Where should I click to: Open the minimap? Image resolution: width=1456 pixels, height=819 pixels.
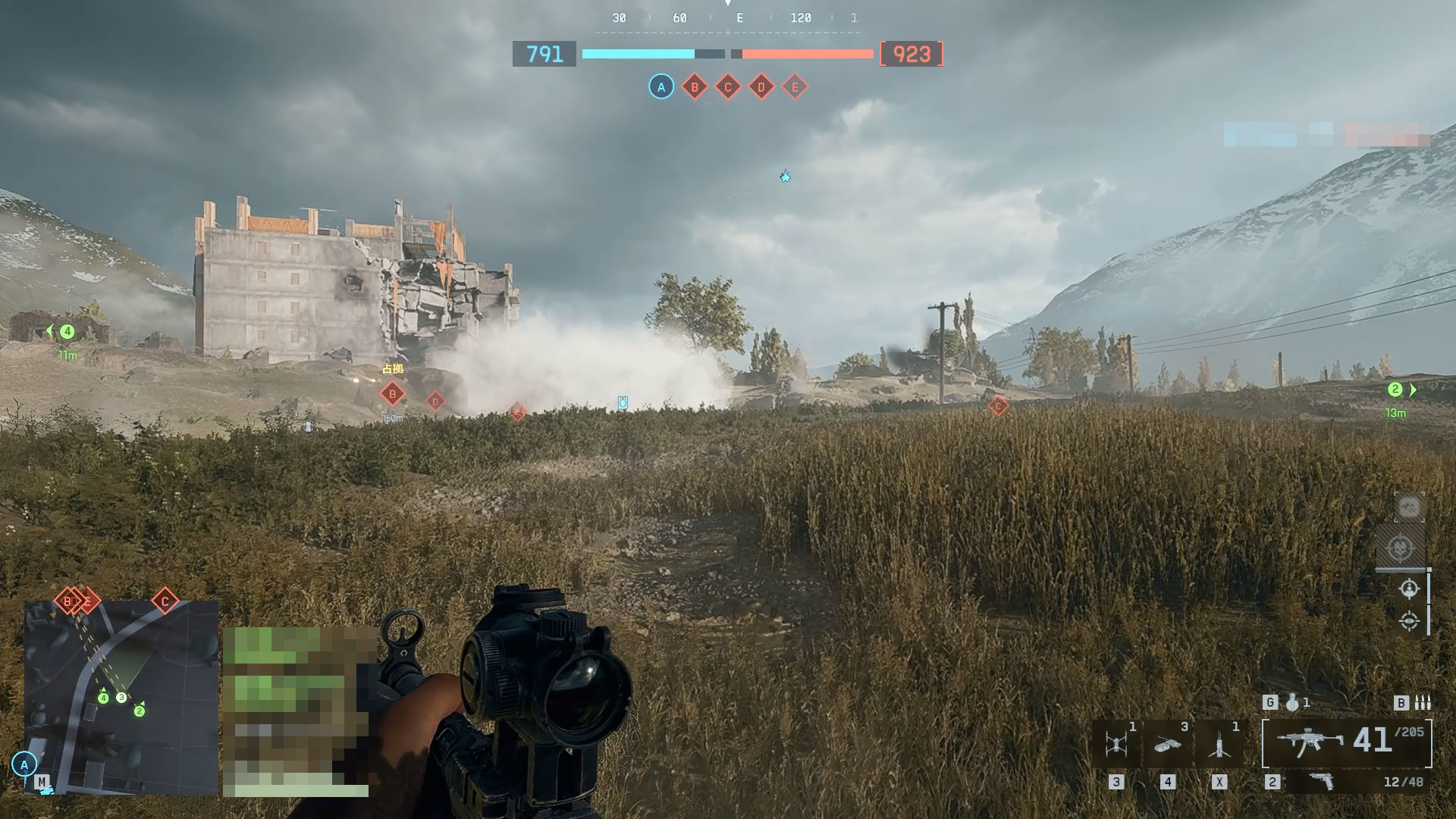pos(121,696)
